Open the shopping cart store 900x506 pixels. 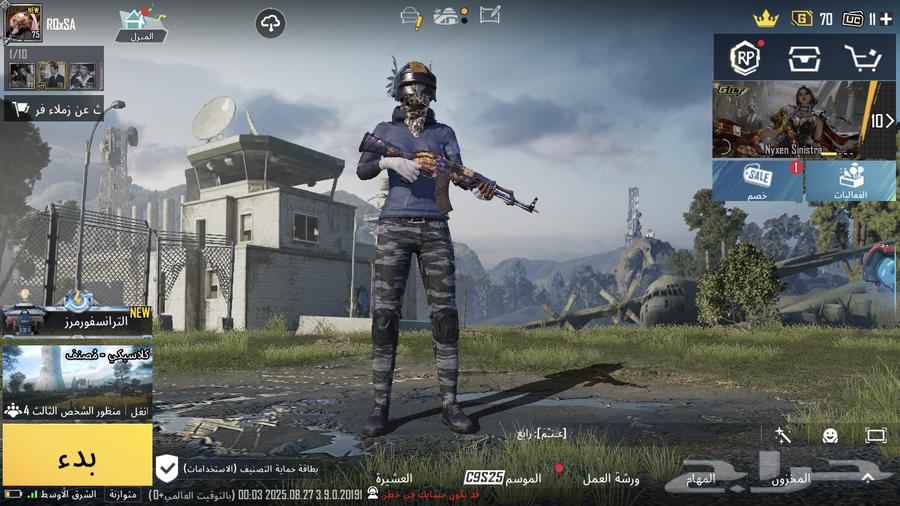(862, 58)
